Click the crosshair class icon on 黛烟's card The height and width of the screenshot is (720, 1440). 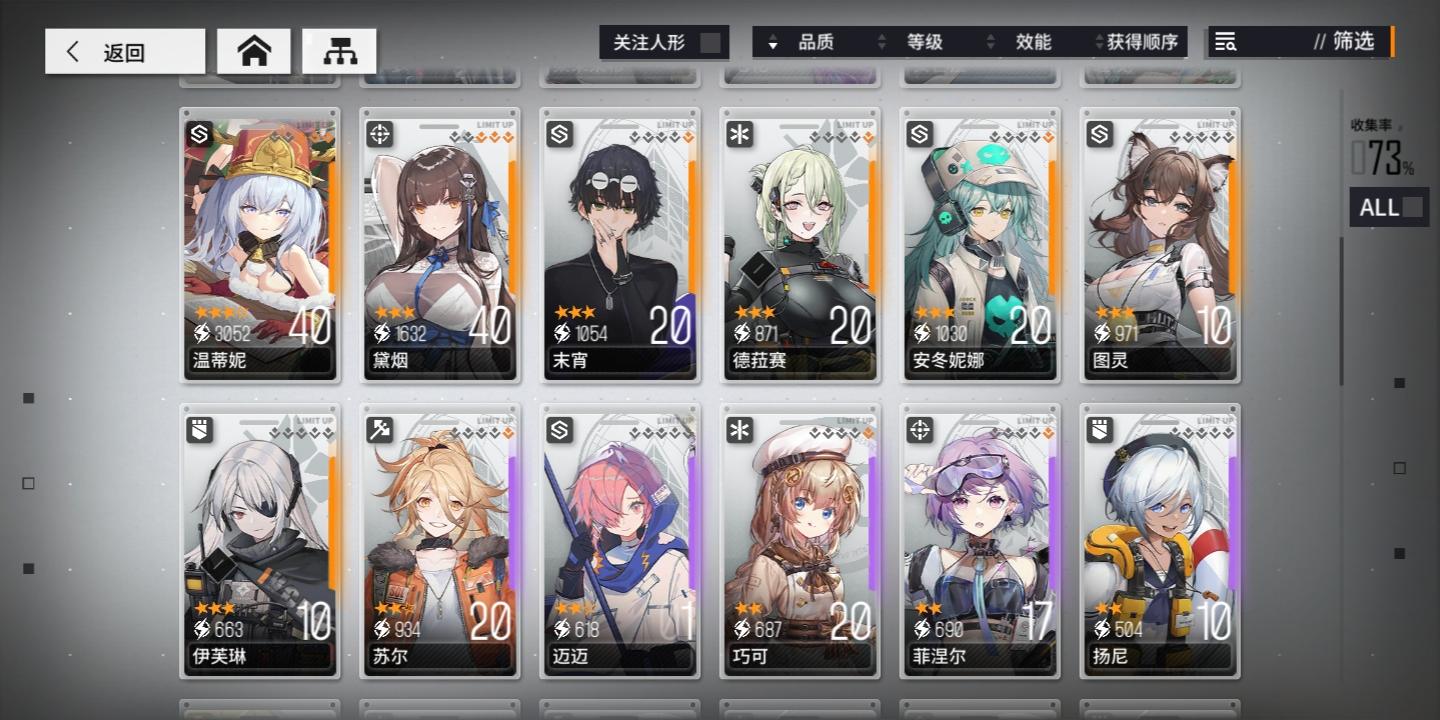378,134
